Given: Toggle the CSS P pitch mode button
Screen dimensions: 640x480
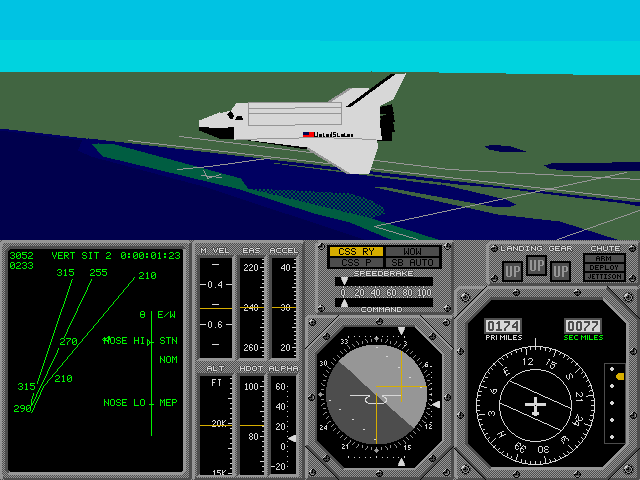Looking at the screenshot, I should click(357, 263).
